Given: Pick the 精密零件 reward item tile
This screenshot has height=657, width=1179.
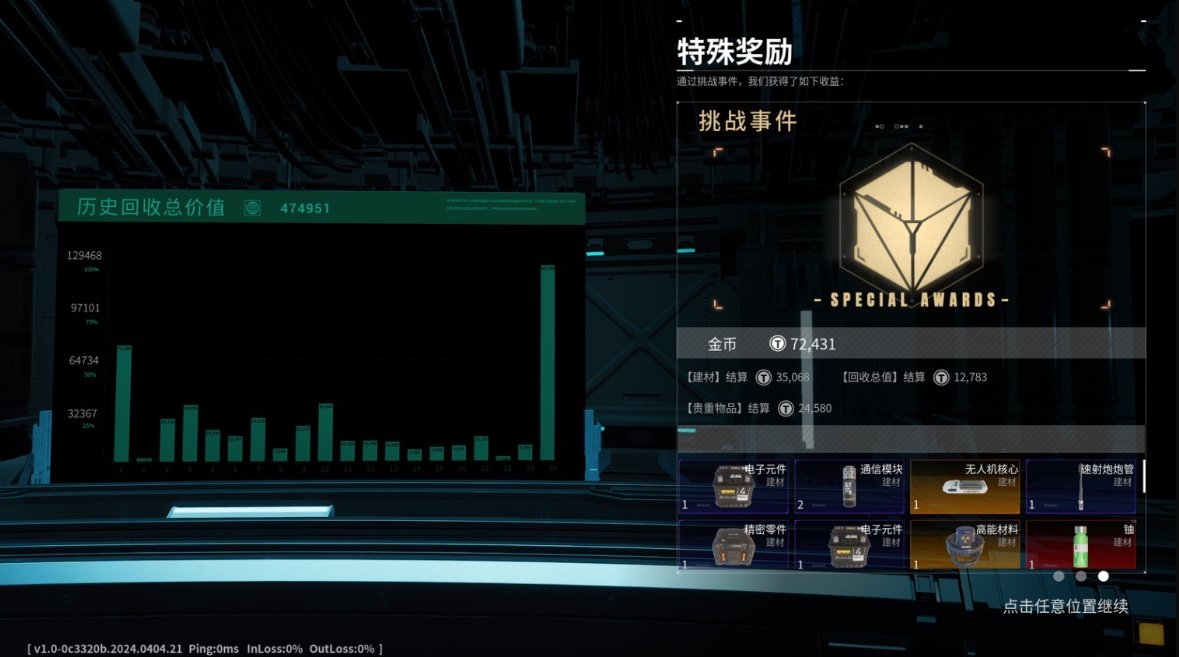Looking at the screenshot, I should 734,544.
